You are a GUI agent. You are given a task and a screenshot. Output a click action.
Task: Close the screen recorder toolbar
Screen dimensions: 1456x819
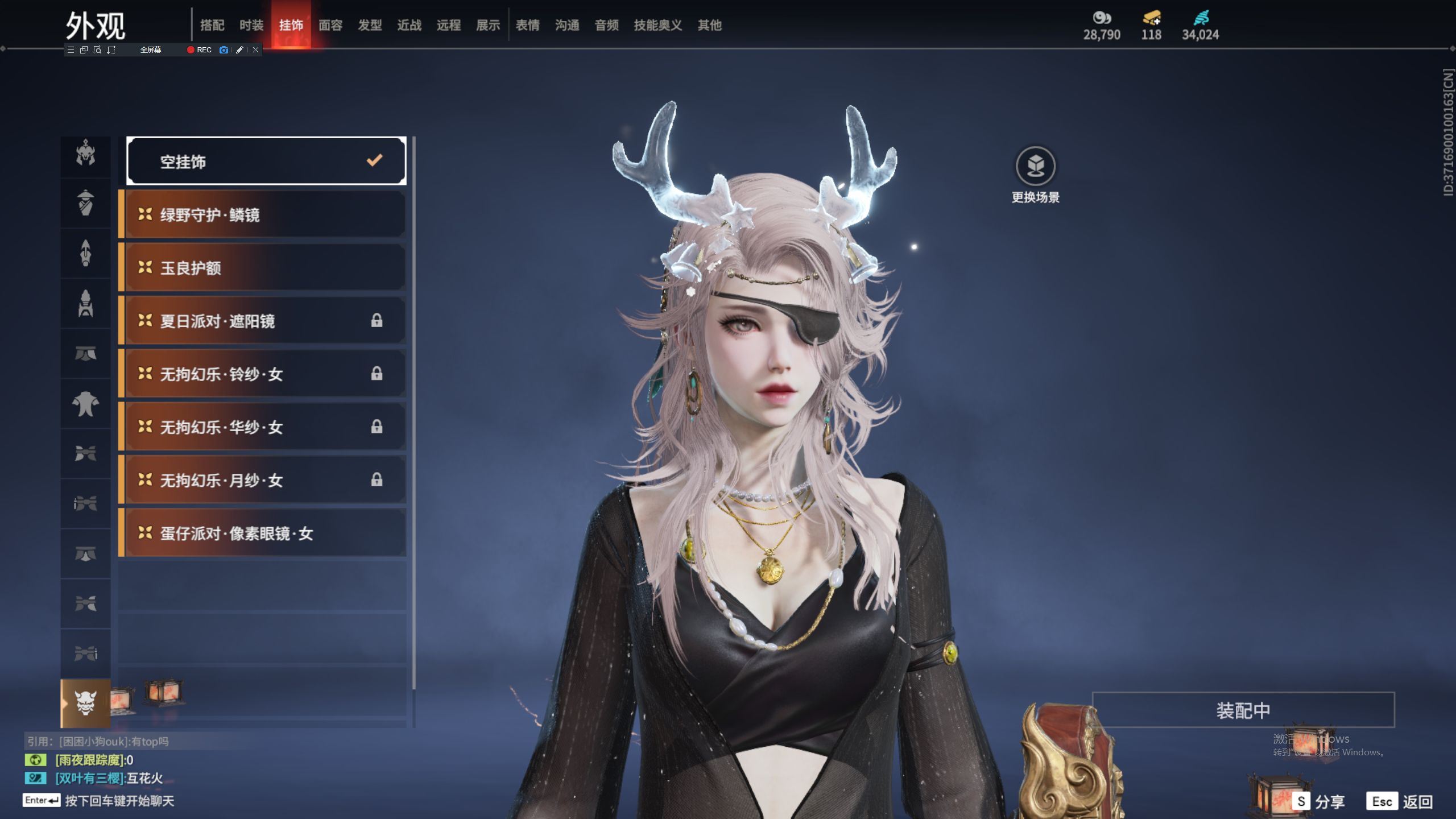point(256,50)
